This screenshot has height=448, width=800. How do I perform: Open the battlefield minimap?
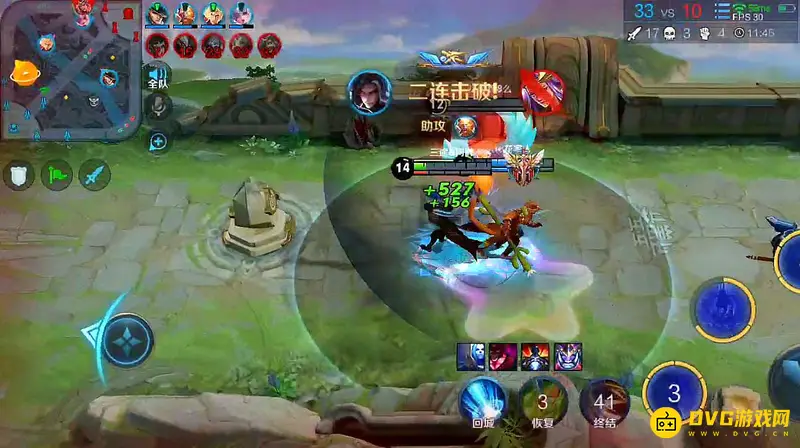pos(68,70)
